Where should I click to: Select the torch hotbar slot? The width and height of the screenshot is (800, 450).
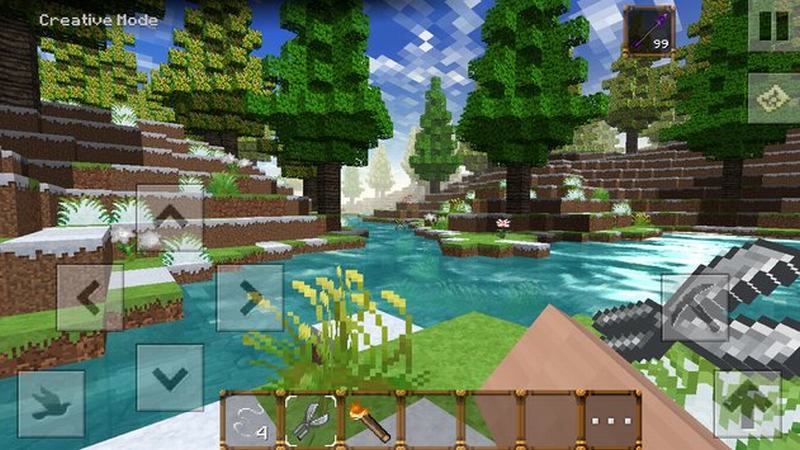[369, 420]
